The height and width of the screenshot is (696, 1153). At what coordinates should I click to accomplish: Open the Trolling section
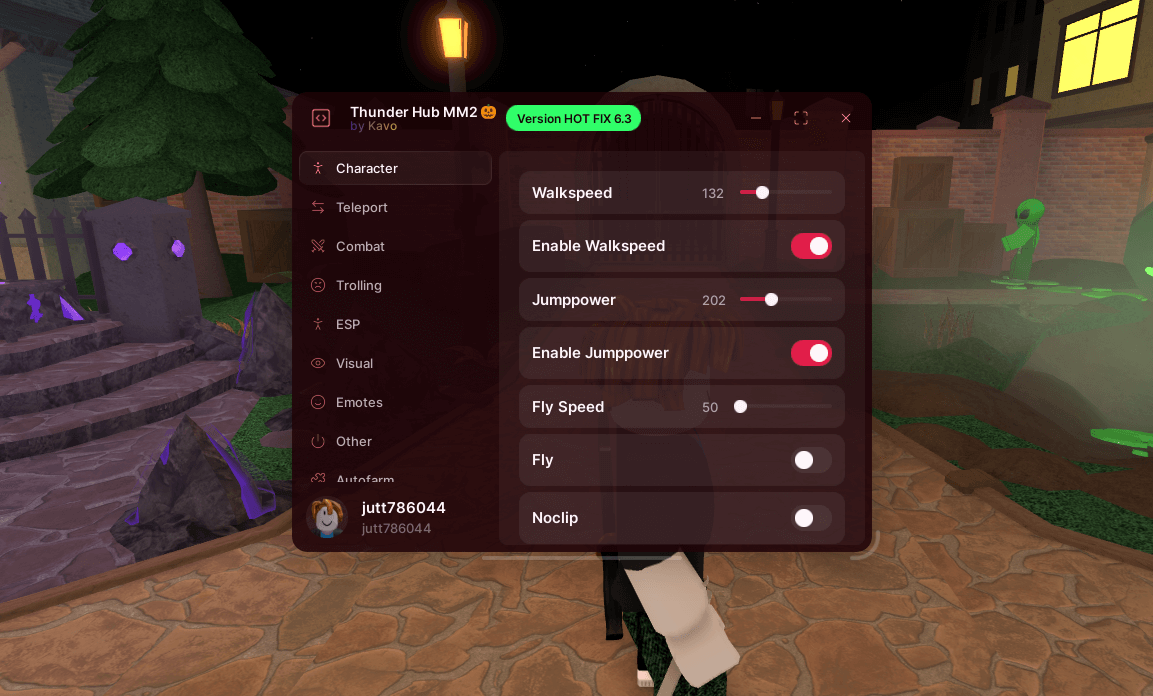[x=358, y=285]
